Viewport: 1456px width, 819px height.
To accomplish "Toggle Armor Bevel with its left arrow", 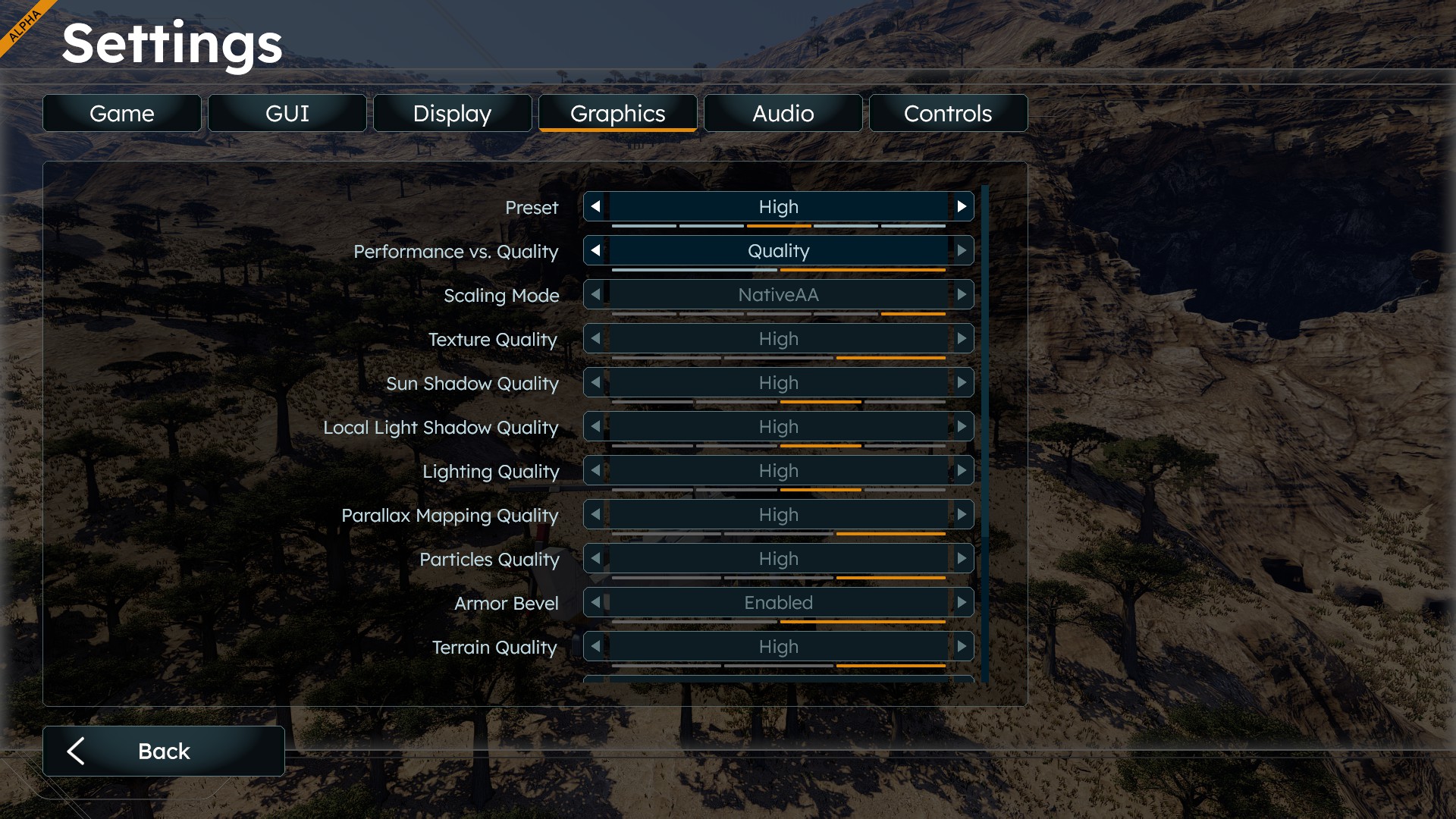I will pyautogui.click(x=596, y=602).
